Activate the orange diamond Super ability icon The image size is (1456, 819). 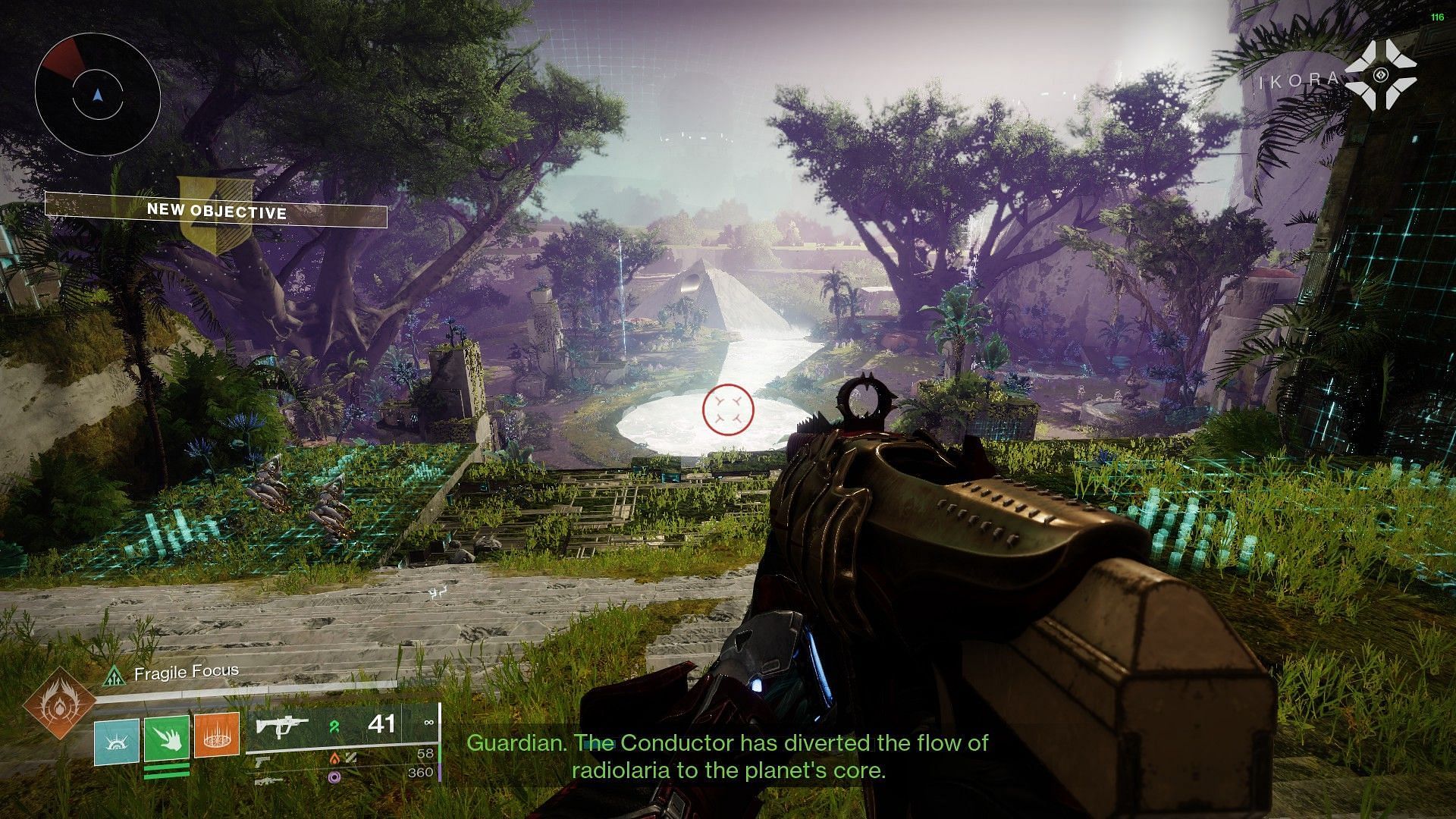(x=59, y=703)
